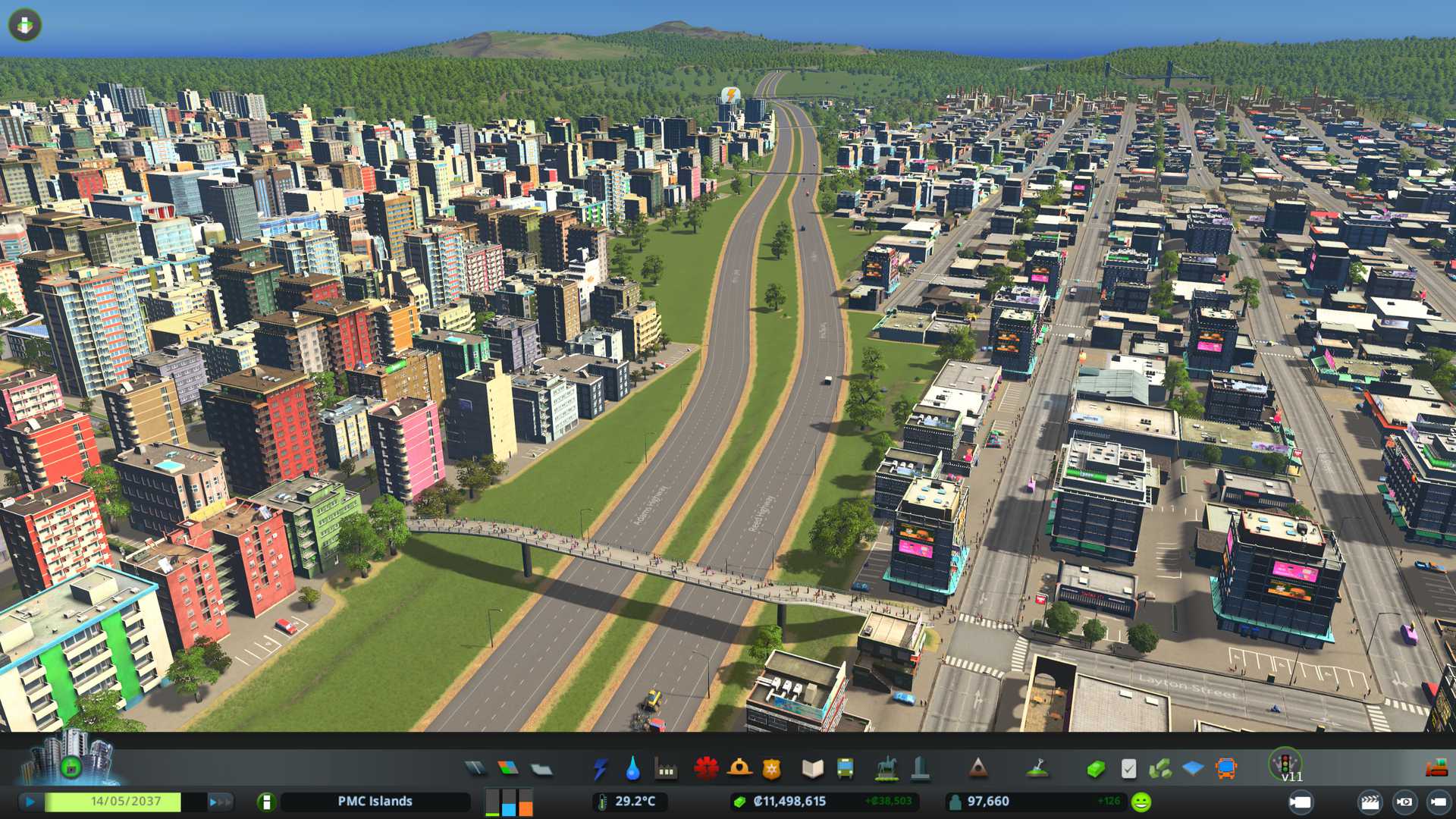Open the Garbage and Industry factory menu

pos(666,770)
